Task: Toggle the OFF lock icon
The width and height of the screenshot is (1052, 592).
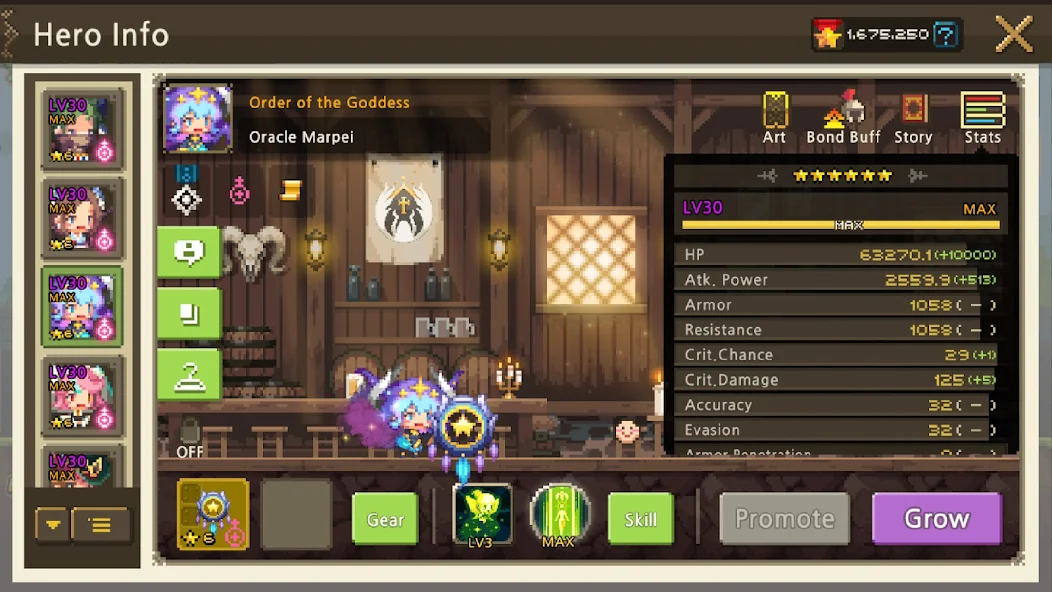Action: coord(189,436)
